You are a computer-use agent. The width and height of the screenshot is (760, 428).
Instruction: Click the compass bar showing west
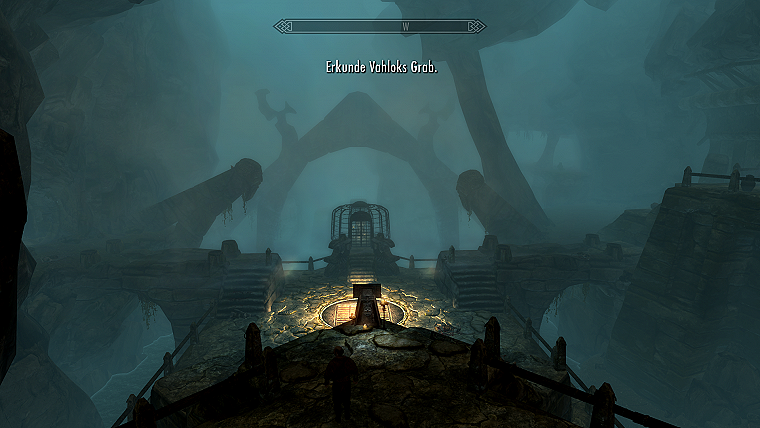(379, 27)
